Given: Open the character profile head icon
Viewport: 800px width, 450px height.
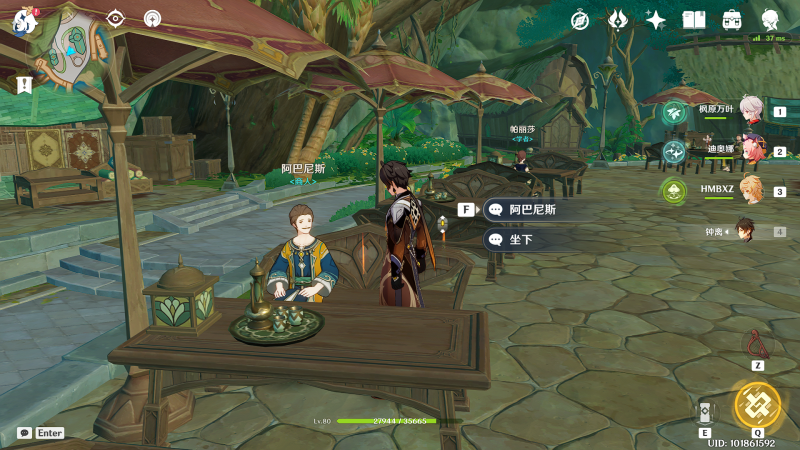Looking at the screenshot, I should (x=770, y=20).
